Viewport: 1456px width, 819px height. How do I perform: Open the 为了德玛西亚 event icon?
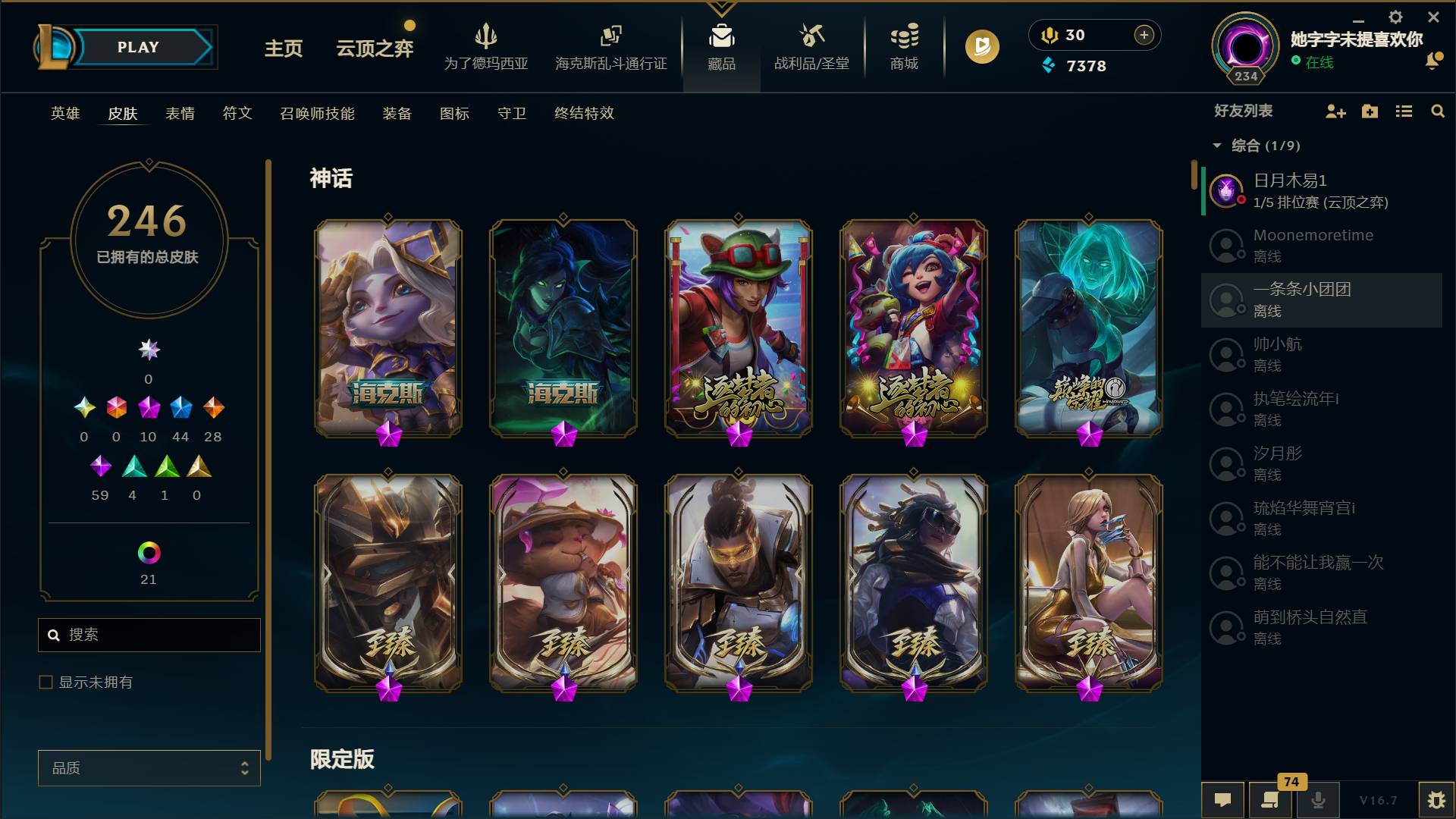485,36
